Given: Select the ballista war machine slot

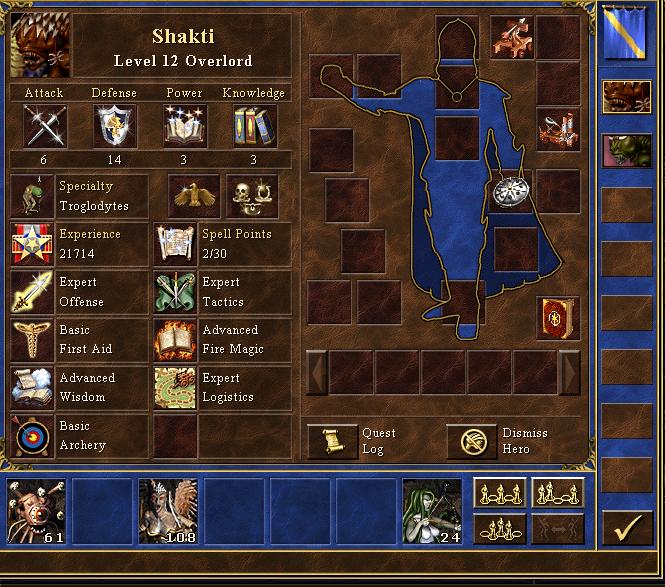Looking at the screenshot, I should (x=510, y=37).
